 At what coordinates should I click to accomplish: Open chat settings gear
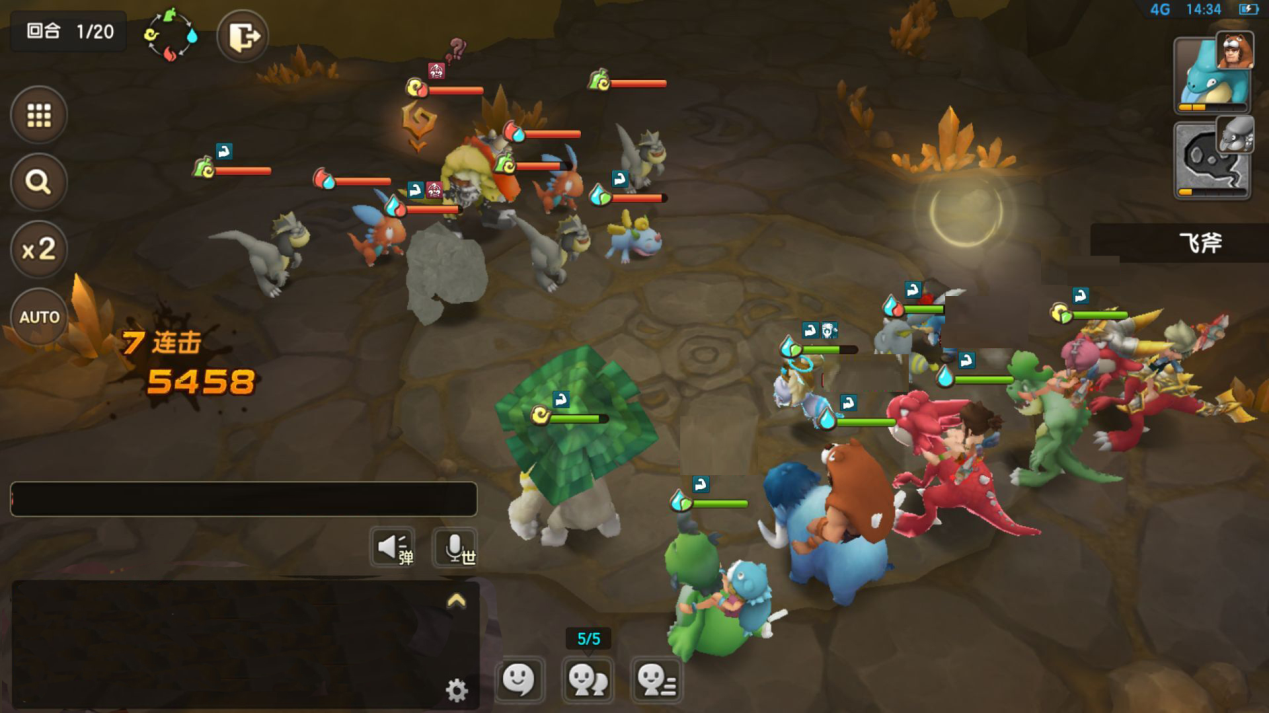click(x=456, y=689)
